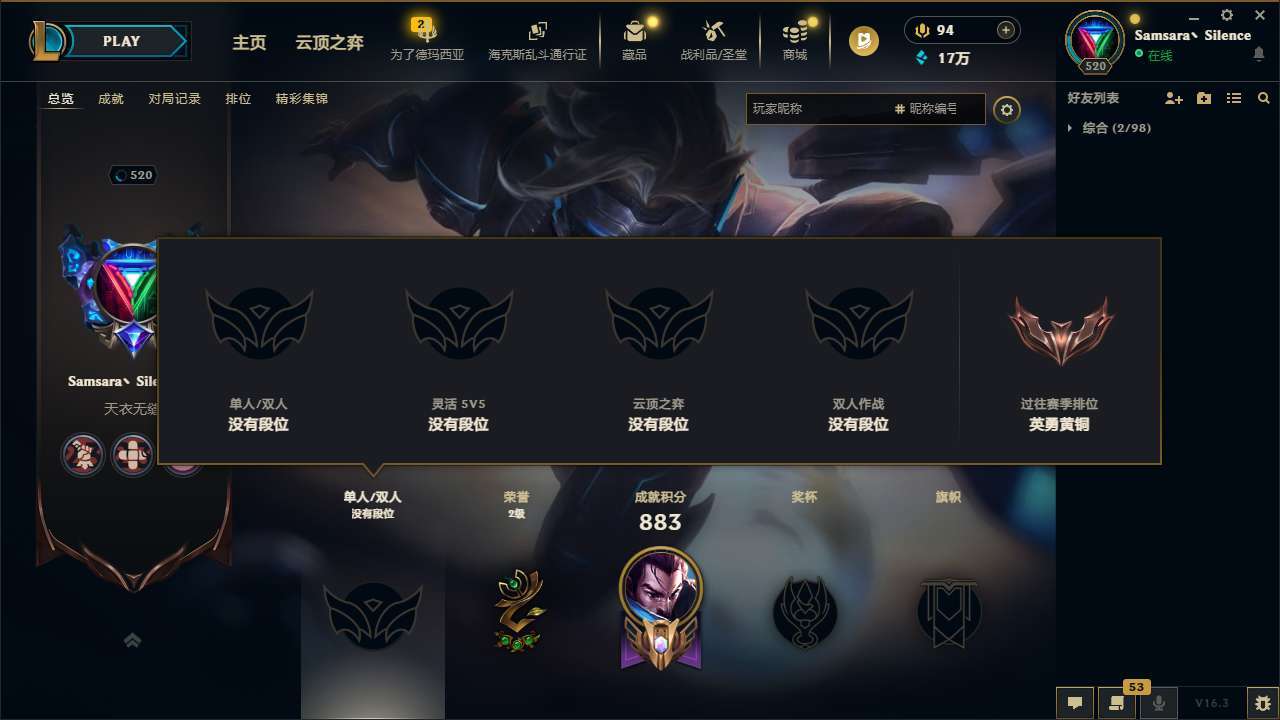
Task: Open the 云顶之弈 menu item
Action: 329,44
